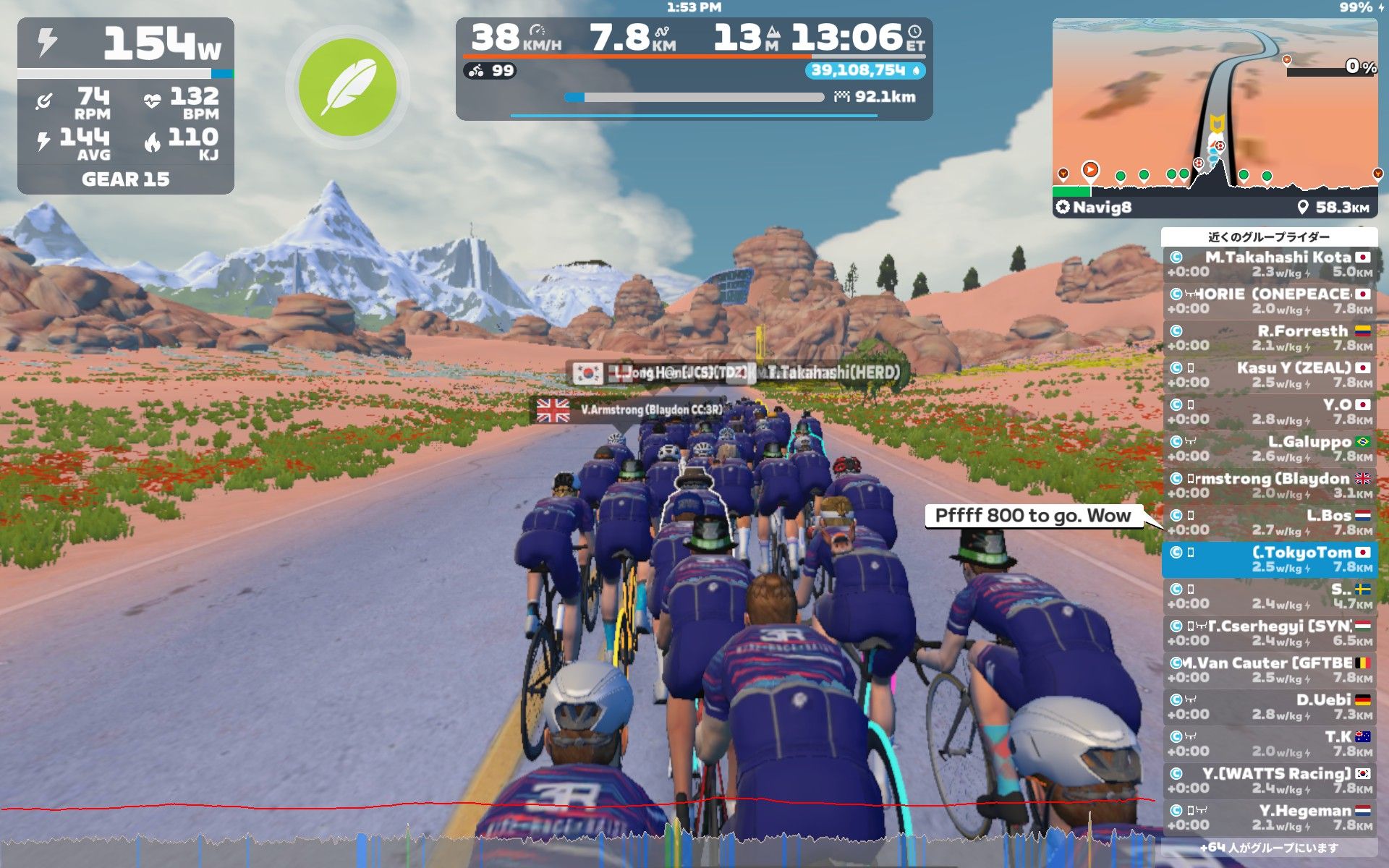Click the 92.1km route progress bar
The width and height of the screenshot is (1389, 868).
pyautogui.click(x=694, y=97)
